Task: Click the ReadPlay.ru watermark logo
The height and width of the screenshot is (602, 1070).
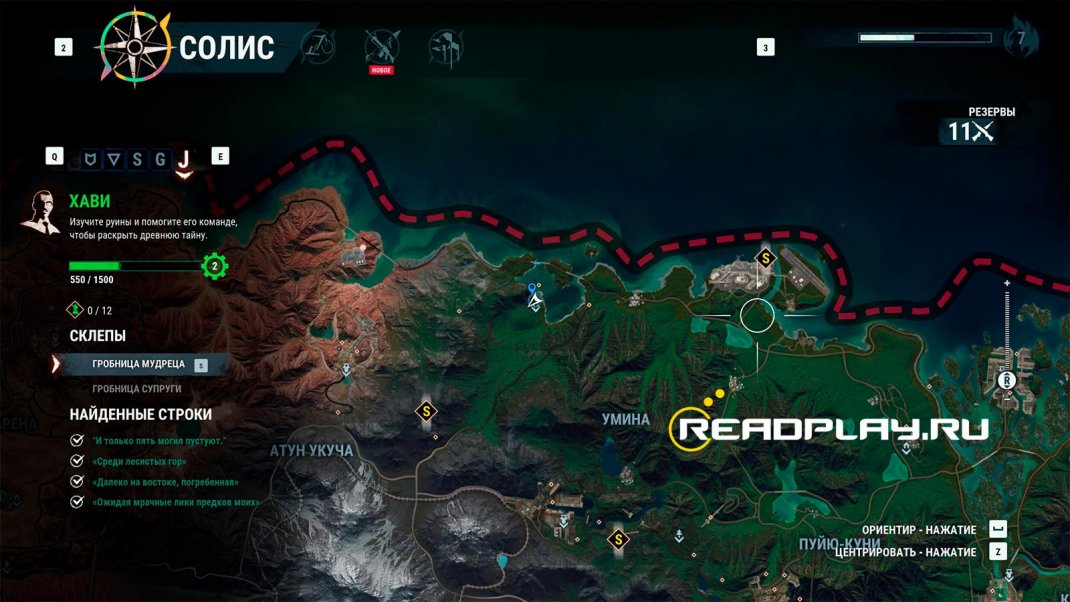Action: 830,428
